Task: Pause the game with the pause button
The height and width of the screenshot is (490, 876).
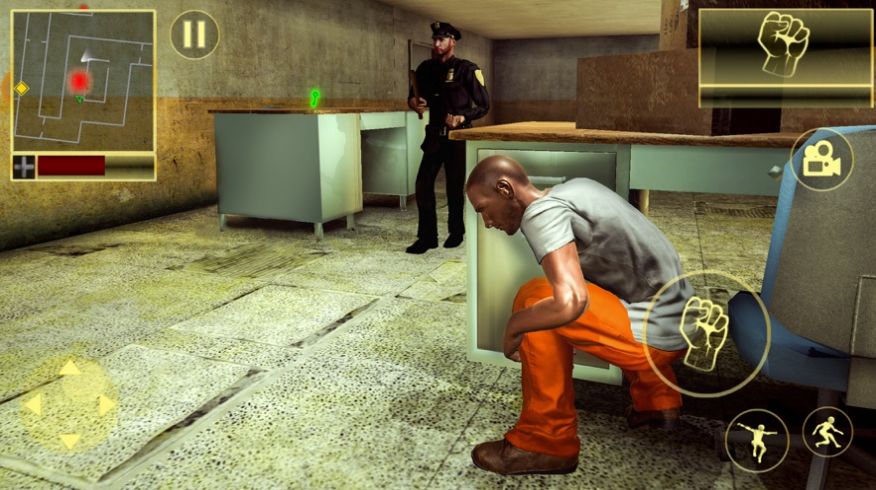Action: point(194,35)
